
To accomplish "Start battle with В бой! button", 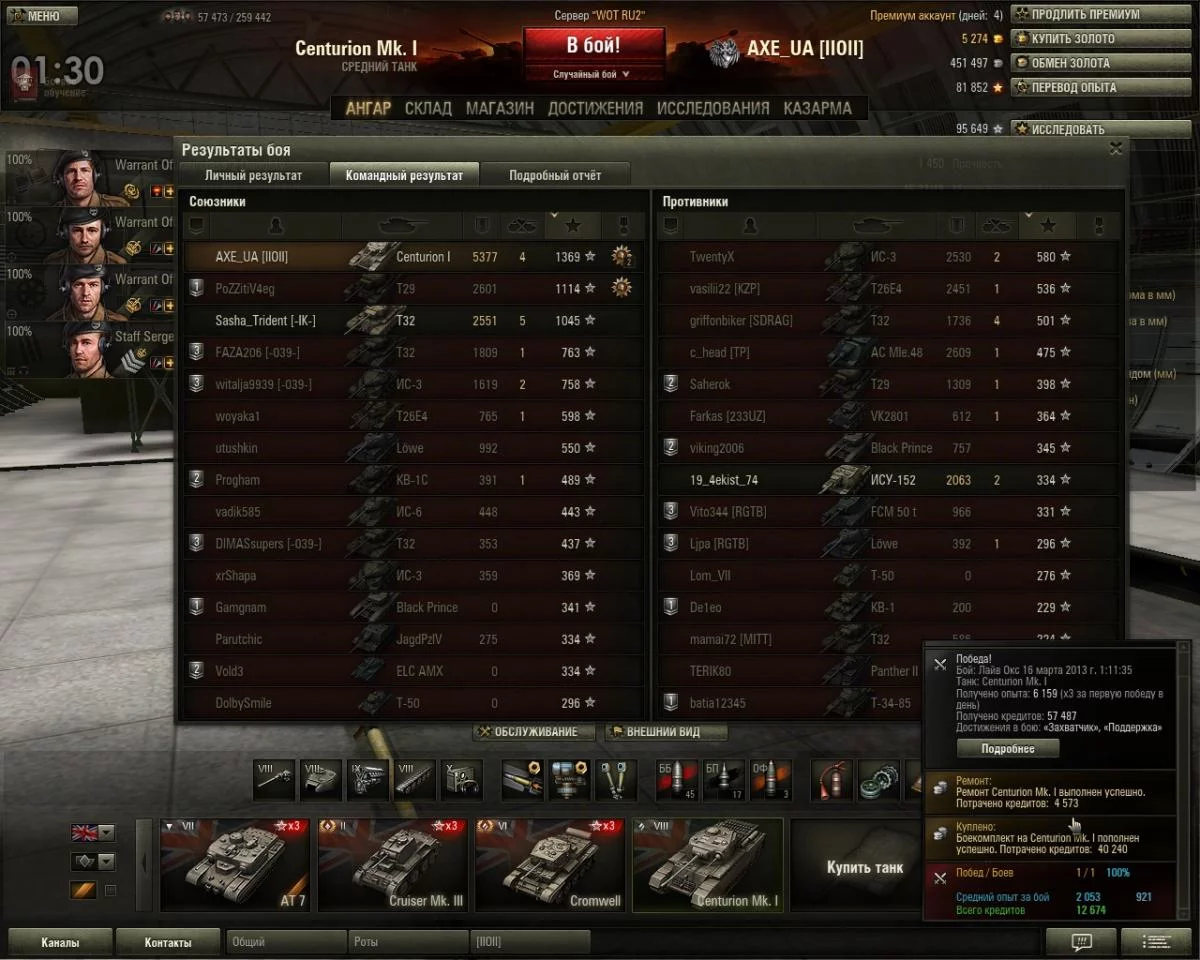I will [x=593, y=46].
